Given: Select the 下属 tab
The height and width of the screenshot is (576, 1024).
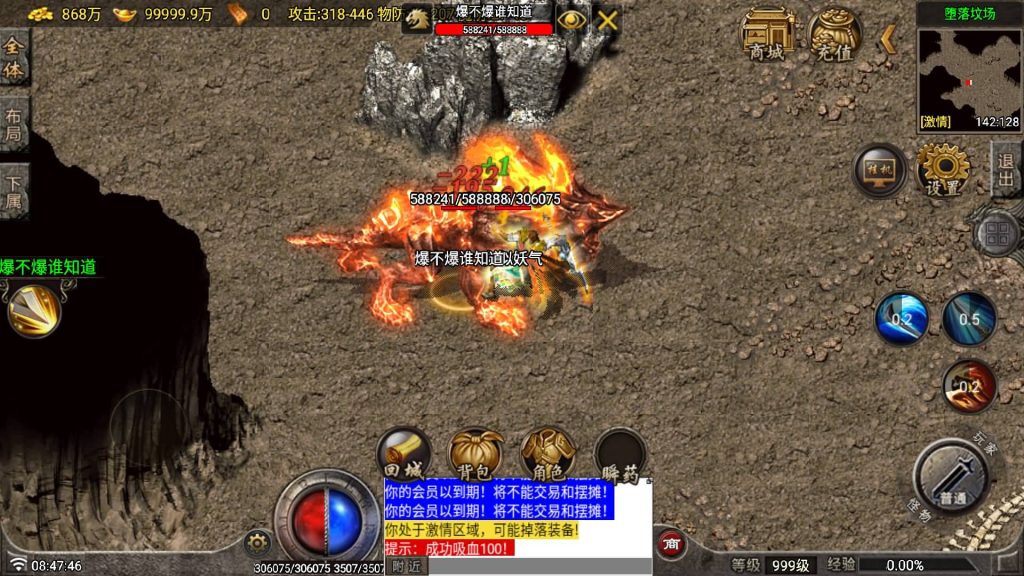Looking at the screenshot, I should [14, 192].
